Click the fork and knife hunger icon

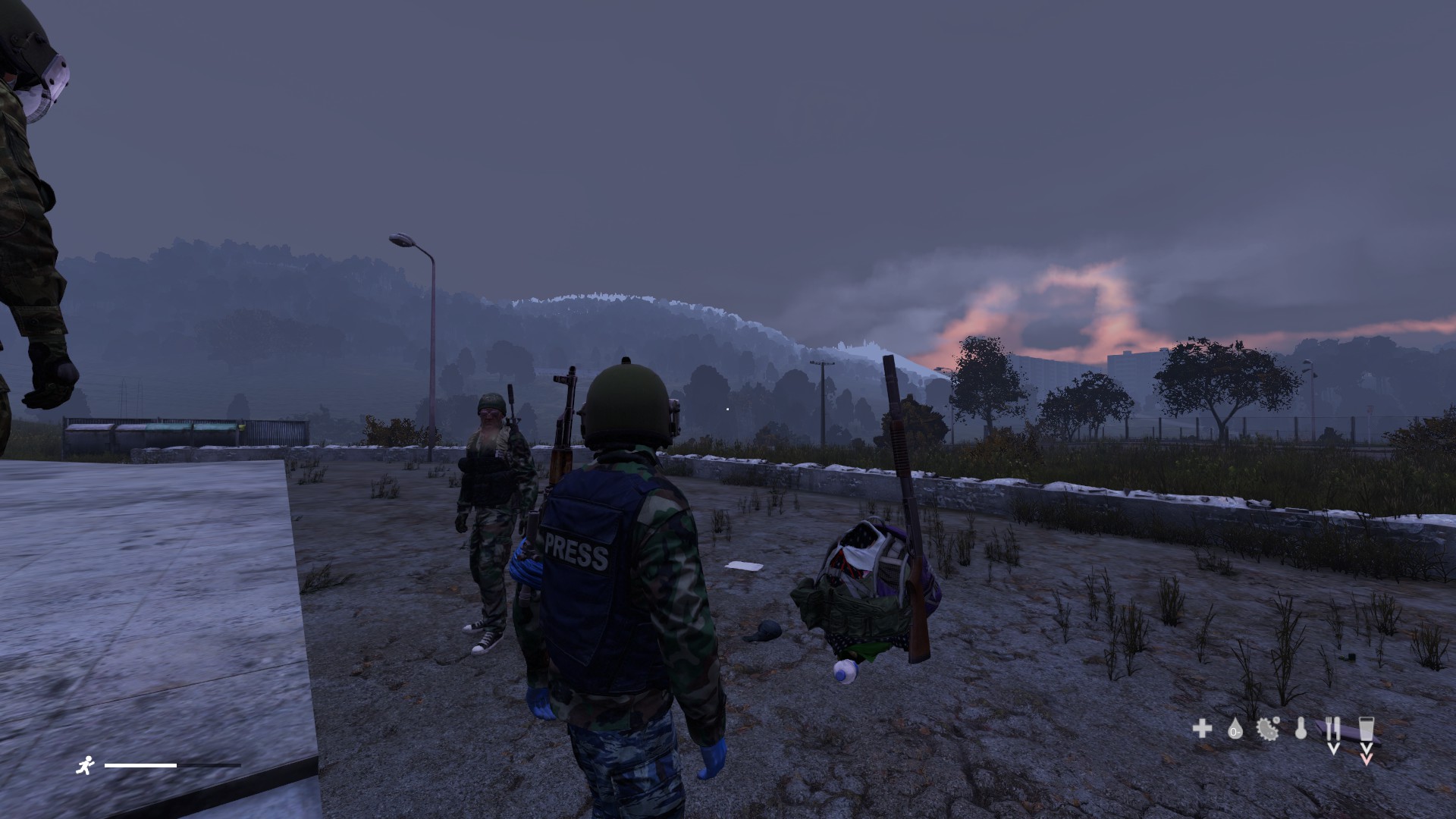coord(1333,729)
